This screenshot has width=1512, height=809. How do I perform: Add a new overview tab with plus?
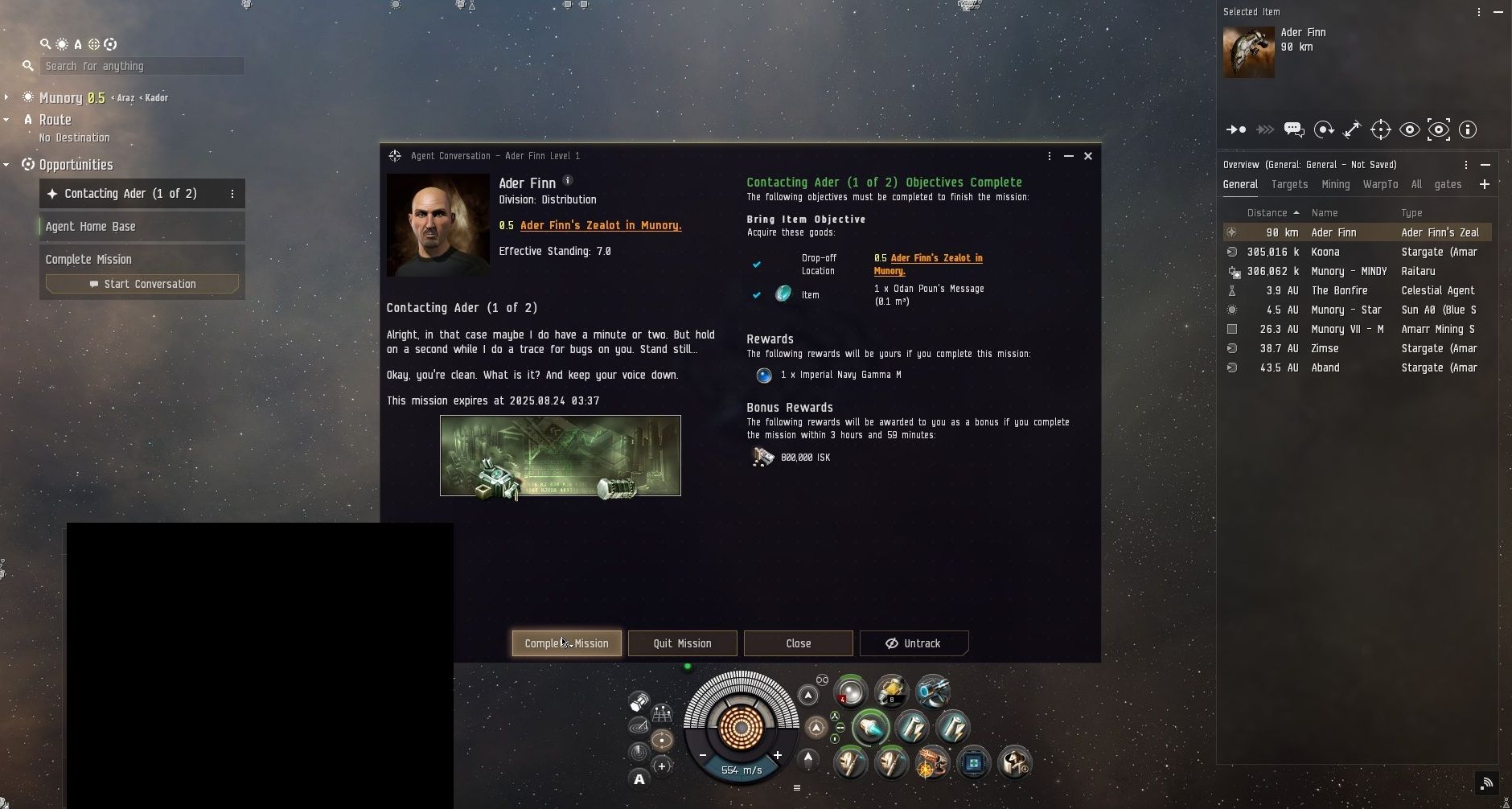[x=1485, y=184]
